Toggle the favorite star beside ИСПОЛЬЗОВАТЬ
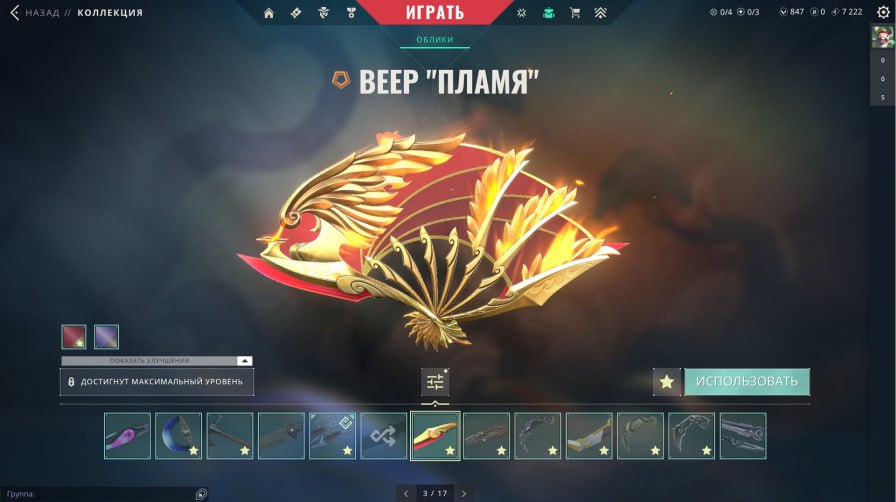Screen dimensions: 896x502 667,381
